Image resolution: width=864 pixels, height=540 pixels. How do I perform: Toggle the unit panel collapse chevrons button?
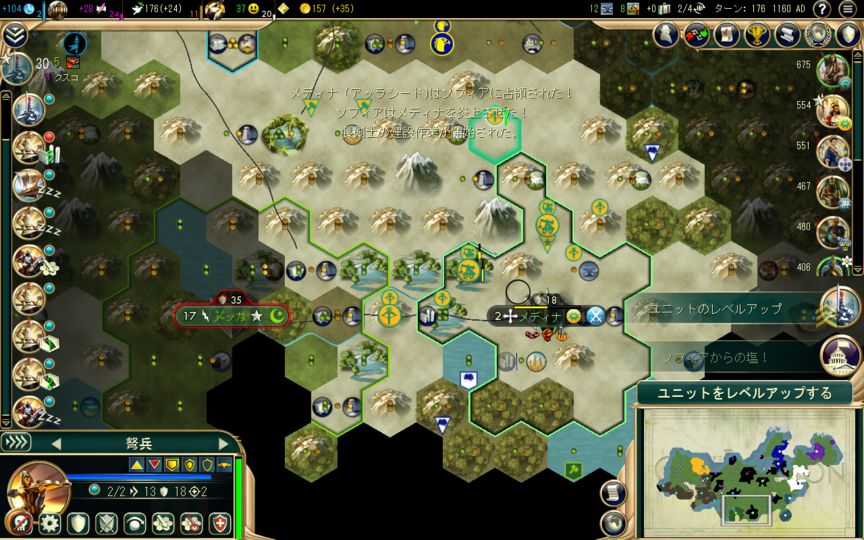(16, 443)
